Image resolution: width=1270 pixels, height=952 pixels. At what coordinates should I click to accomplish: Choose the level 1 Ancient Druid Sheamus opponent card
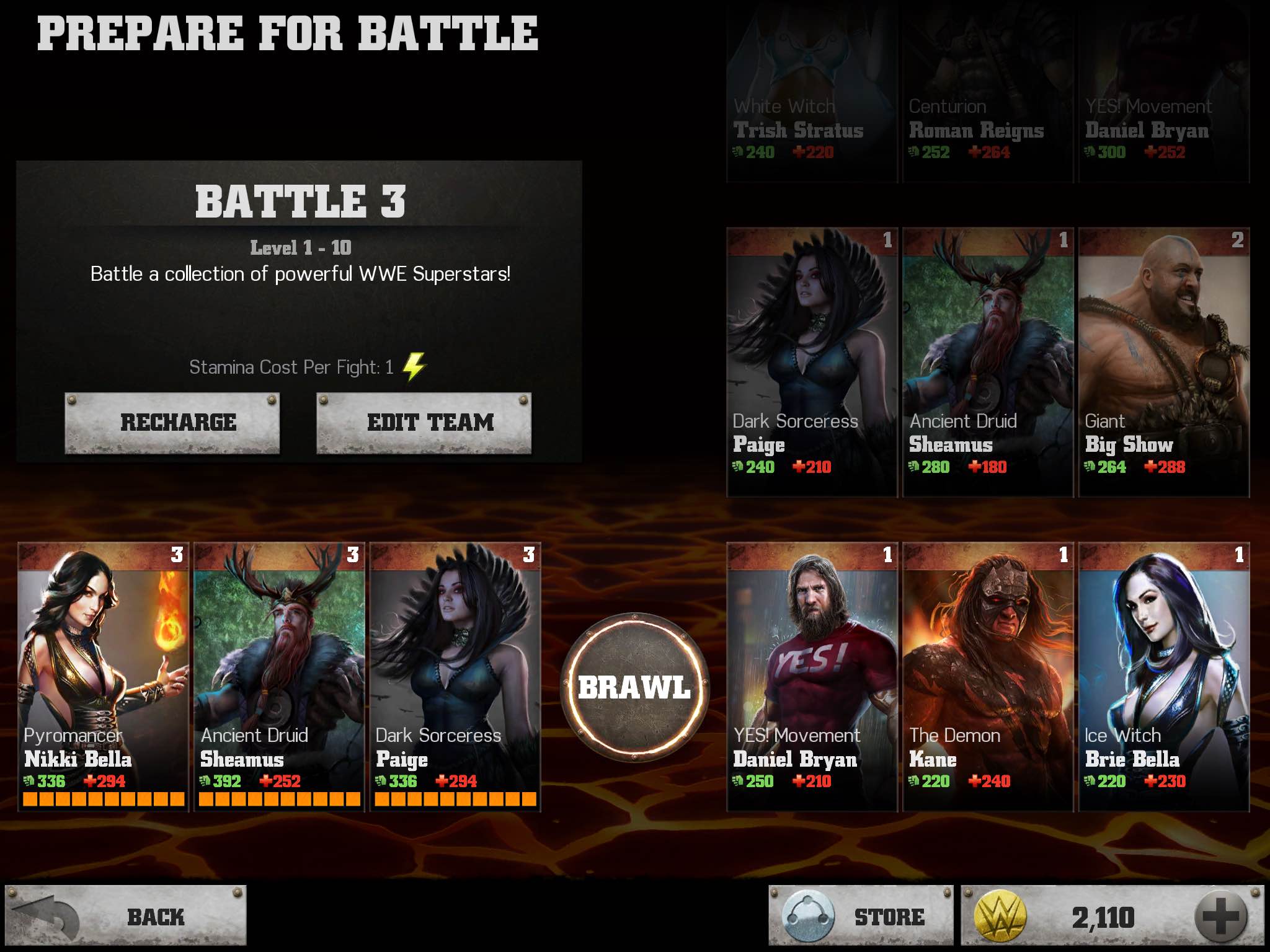988,362
